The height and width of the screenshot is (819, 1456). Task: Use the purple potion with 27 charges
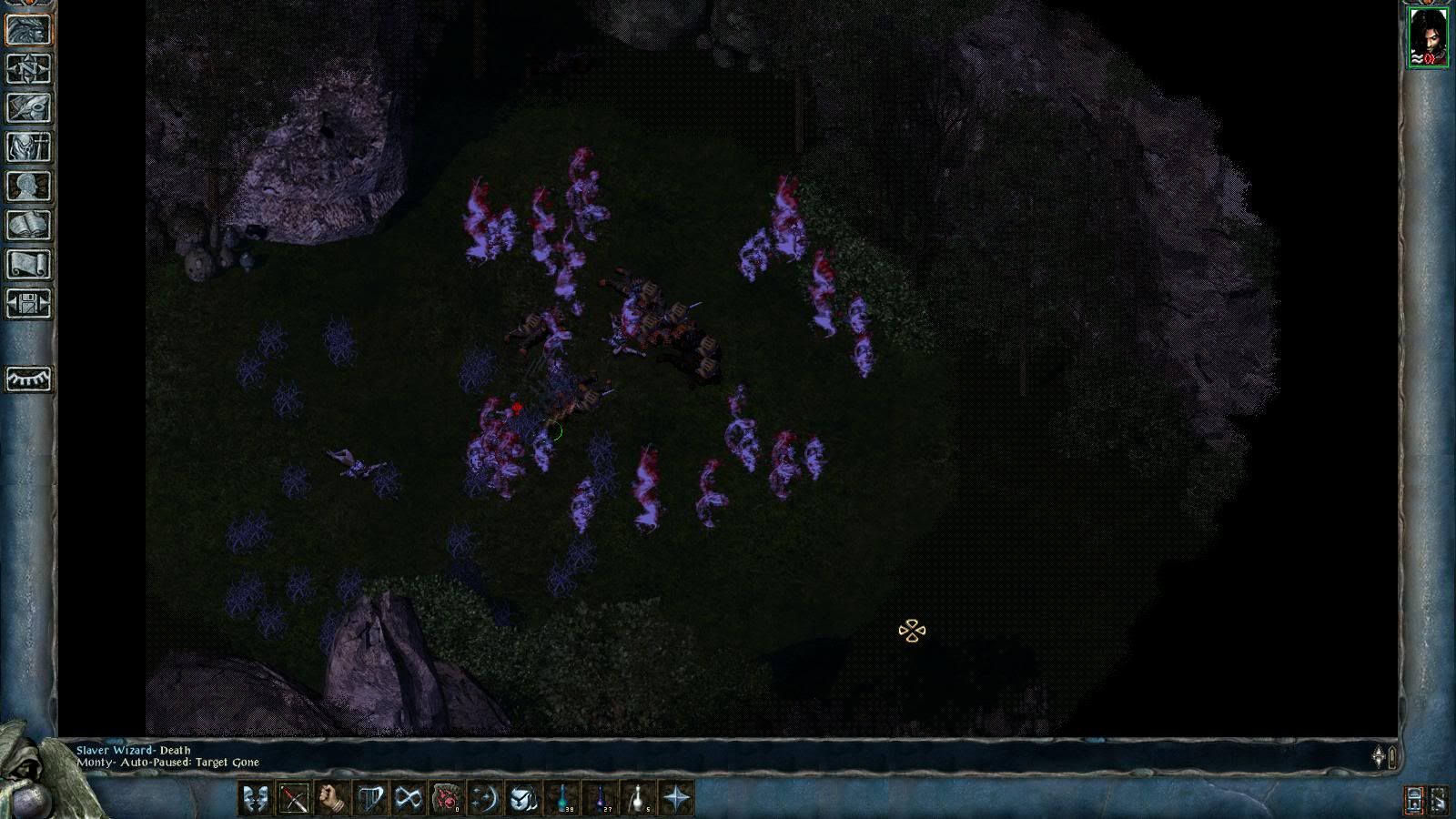(x=601, y=799)
